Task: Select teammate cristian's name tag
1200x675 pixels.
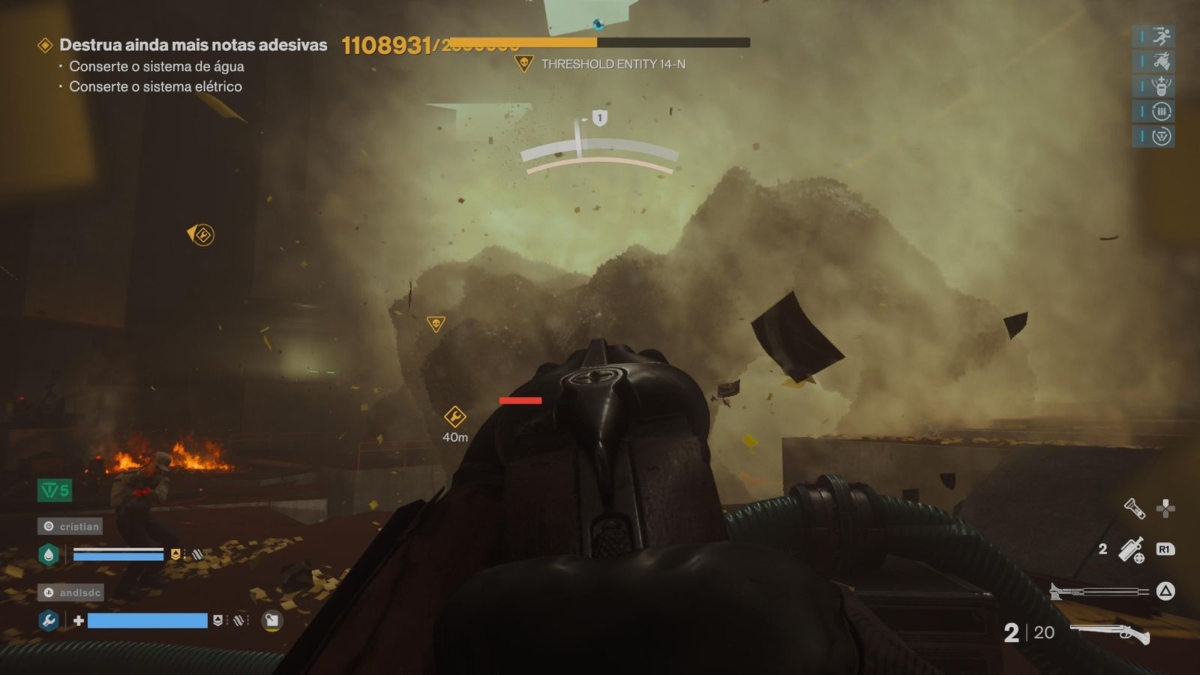Action: 70,526
